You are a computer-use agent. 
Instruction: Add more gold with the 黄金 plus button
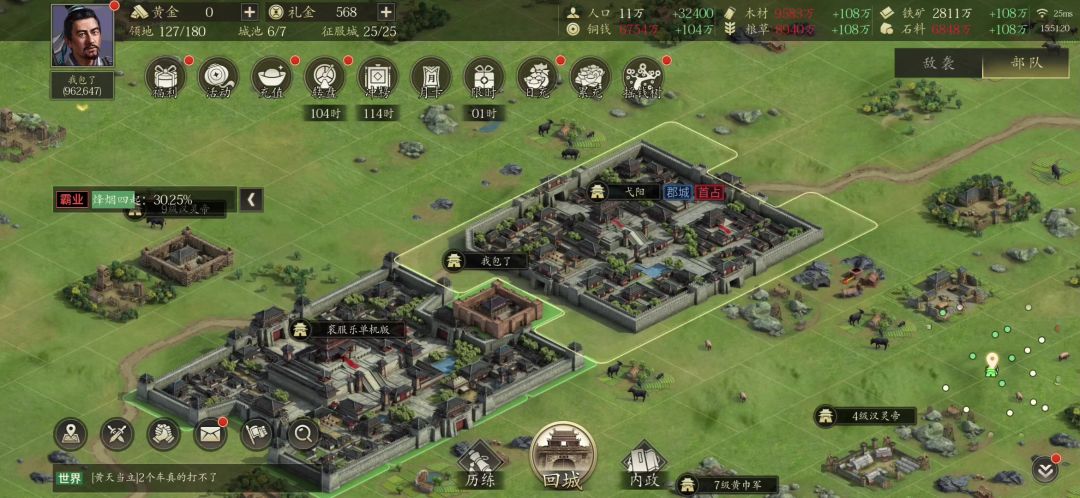coord(249,12)
